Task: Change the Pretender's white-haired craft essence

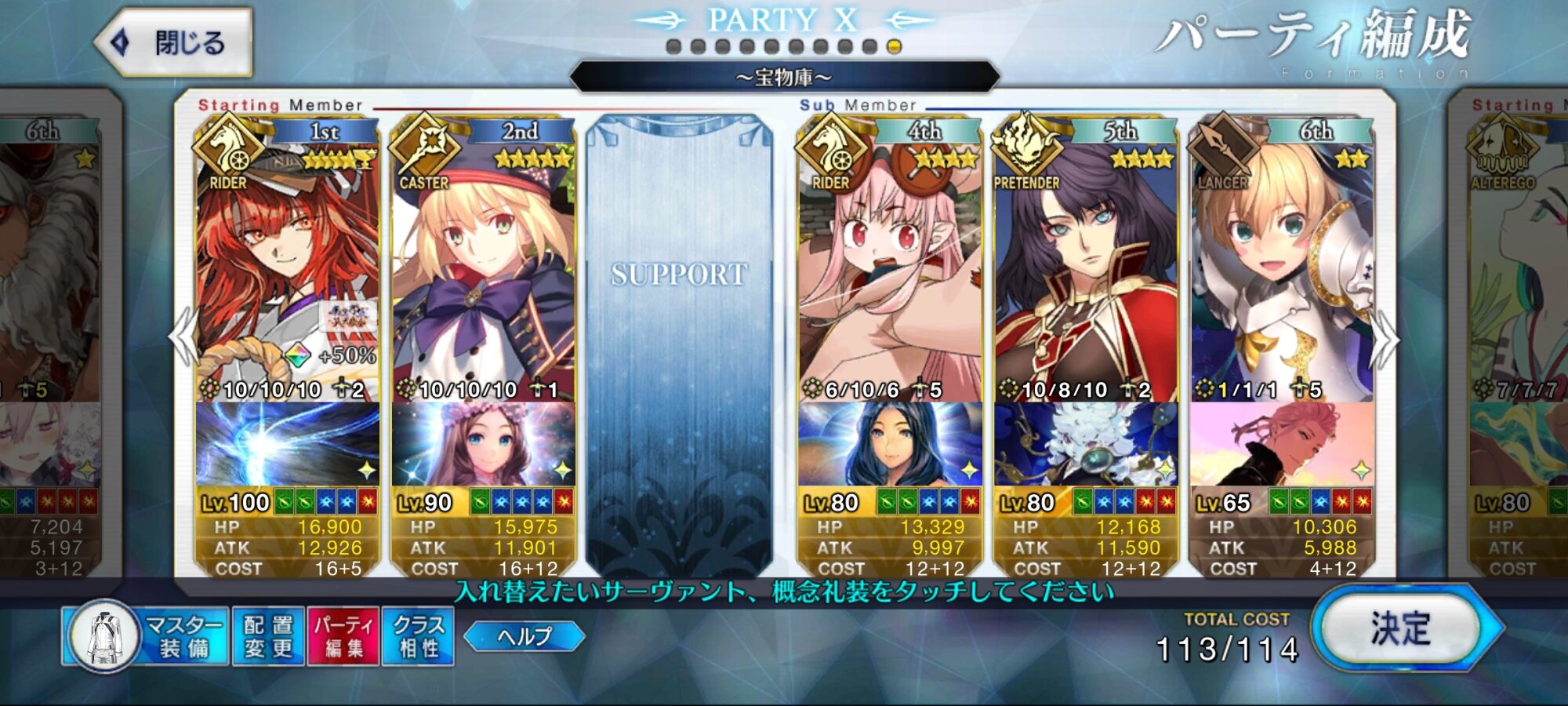Action: [x=1086, y=444]
